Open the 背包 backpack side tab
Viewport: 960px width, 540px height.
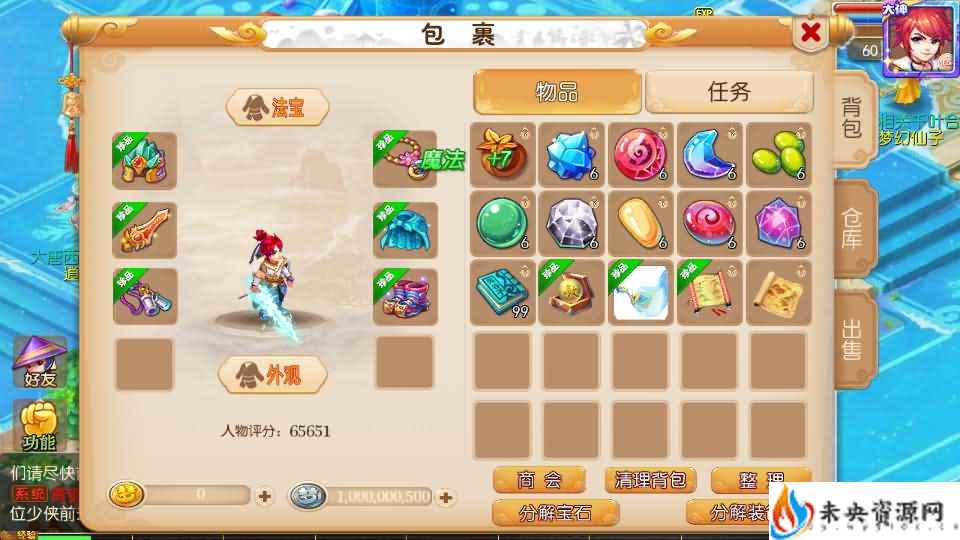[x=852, y=118]
